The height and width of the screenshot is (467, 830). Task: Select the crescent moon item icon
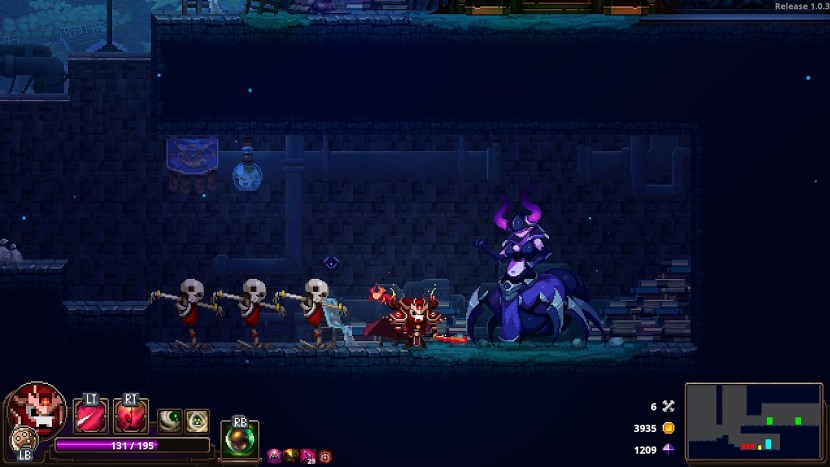pos(168,418)
